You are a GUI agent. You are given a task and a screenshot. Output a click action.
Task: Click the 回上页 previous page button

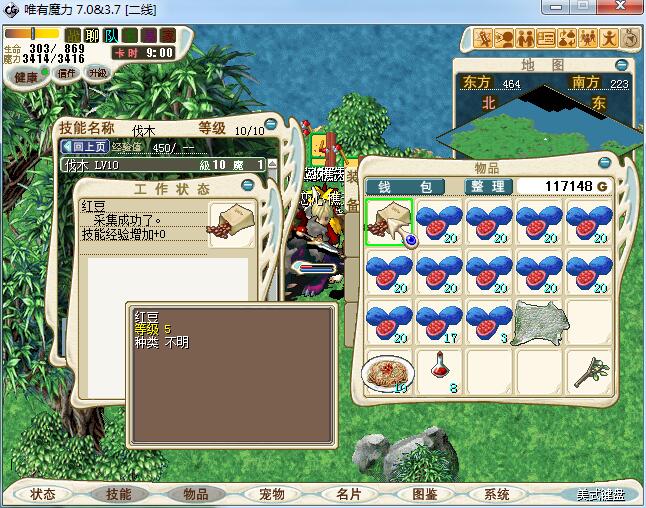pyautogui.click(x=84, y=147)
